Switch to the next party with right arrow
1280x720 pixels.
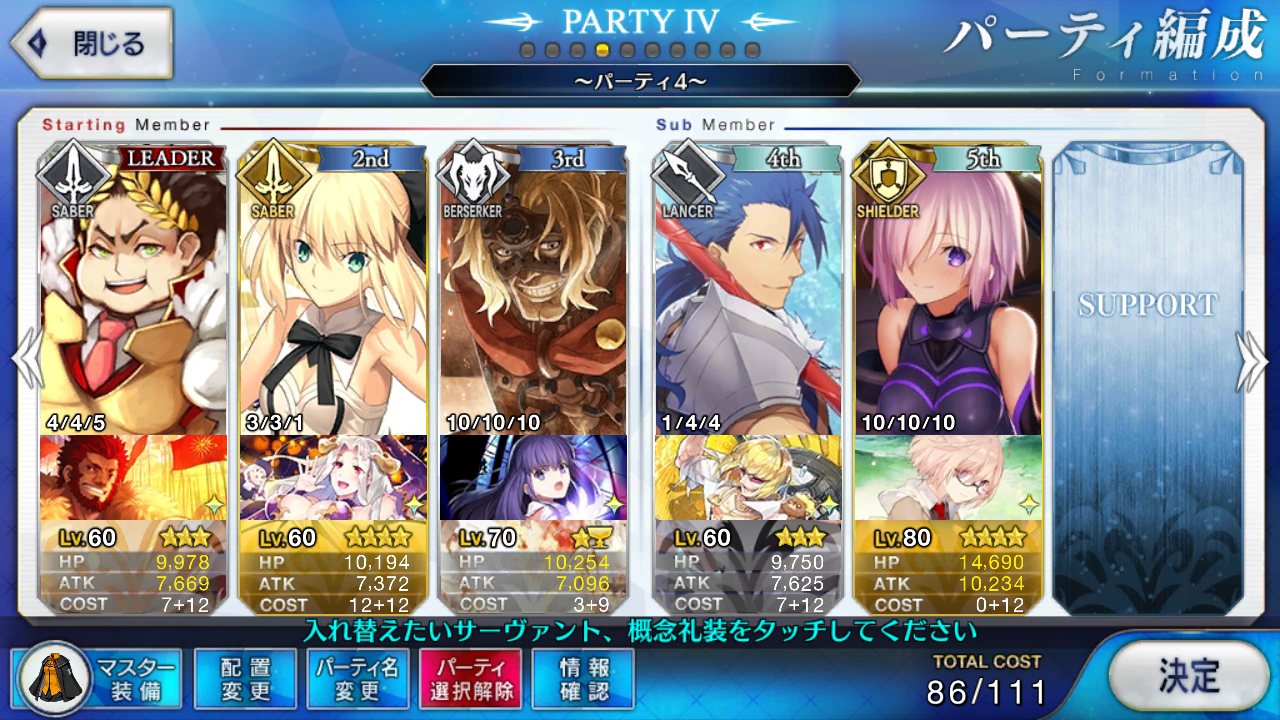pos(1253,360)
